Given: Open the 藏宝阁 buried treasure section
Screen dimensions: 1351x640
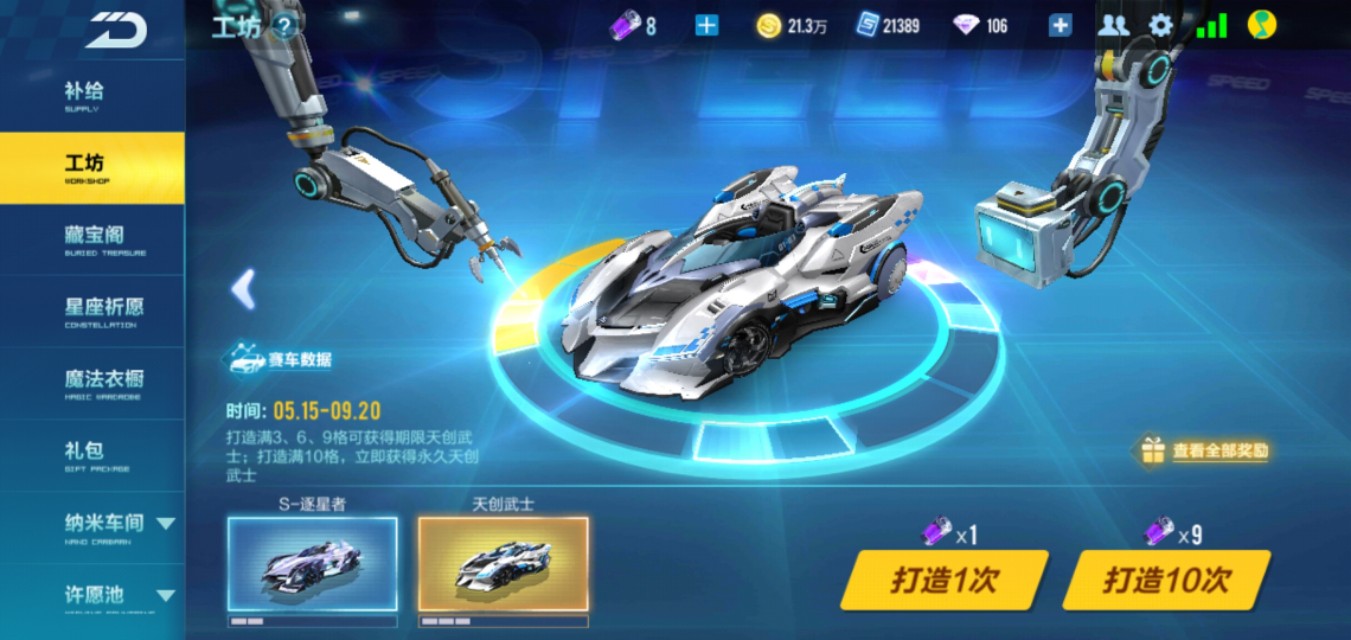Looking at the screenshot, I should (92, 239).
